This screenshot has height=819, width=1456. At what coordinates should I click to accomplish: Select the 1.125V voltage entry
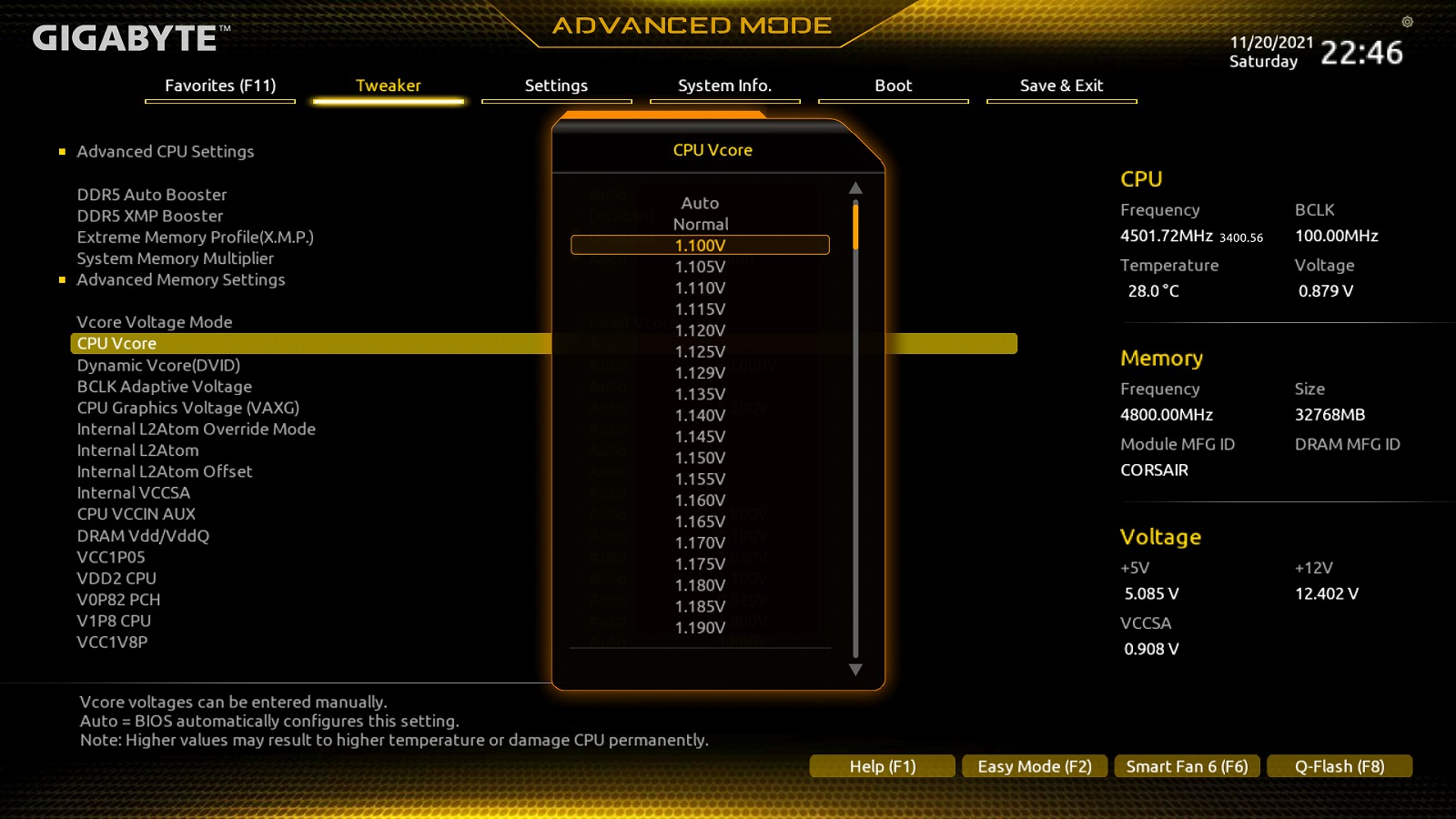click(x=700, y=351)
